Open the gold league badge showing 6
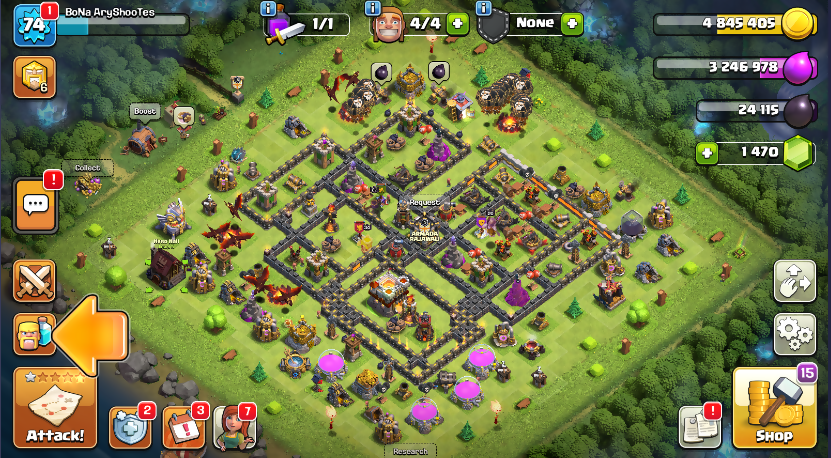The image size is (831, 458). coord(34,76)
